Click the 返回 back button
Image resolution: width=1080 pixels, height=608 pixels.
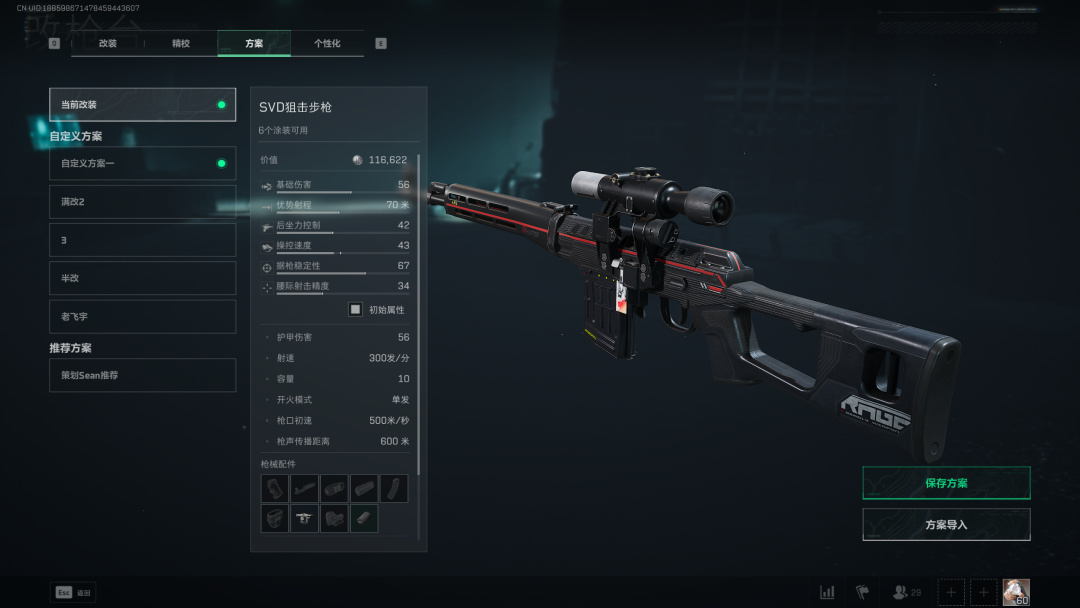73,592
